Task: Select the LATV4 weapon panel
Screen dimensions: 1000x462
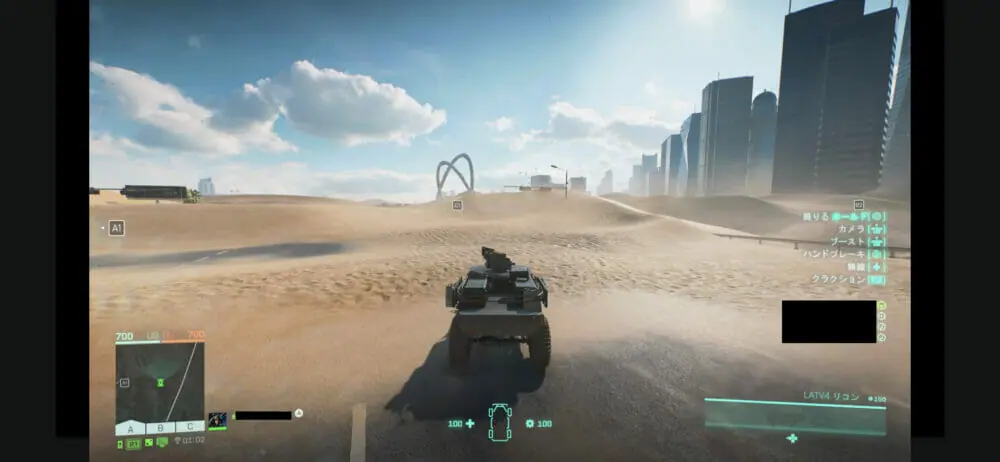Action: 795,415
